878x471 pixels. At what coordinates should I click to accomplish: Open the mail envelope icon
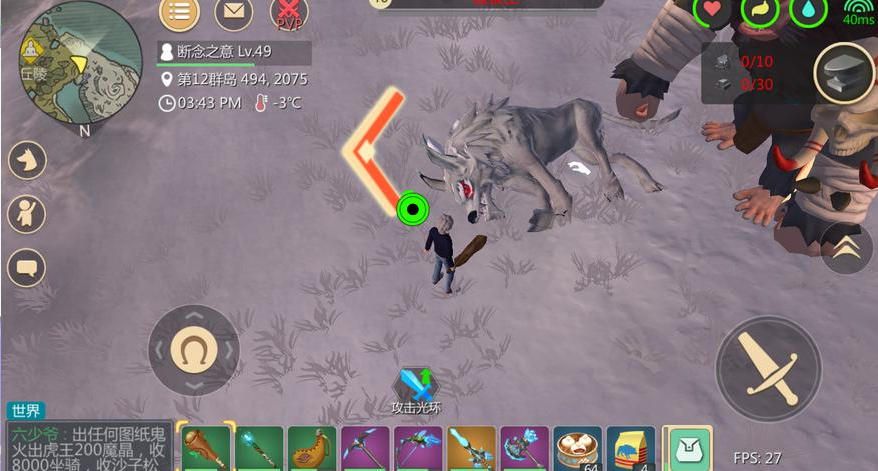point(233,12)
